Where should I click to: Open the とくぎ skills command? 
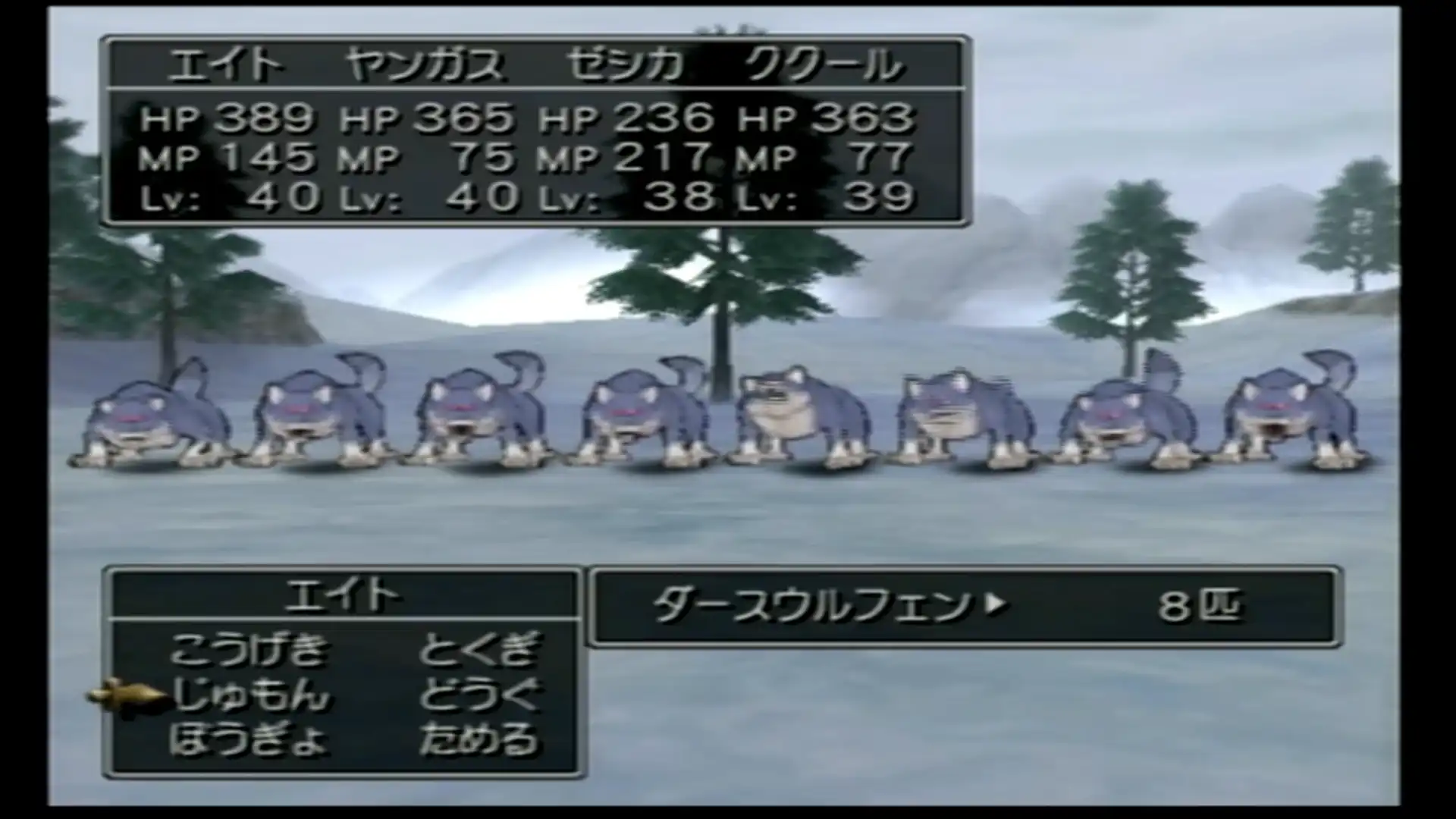479,650
